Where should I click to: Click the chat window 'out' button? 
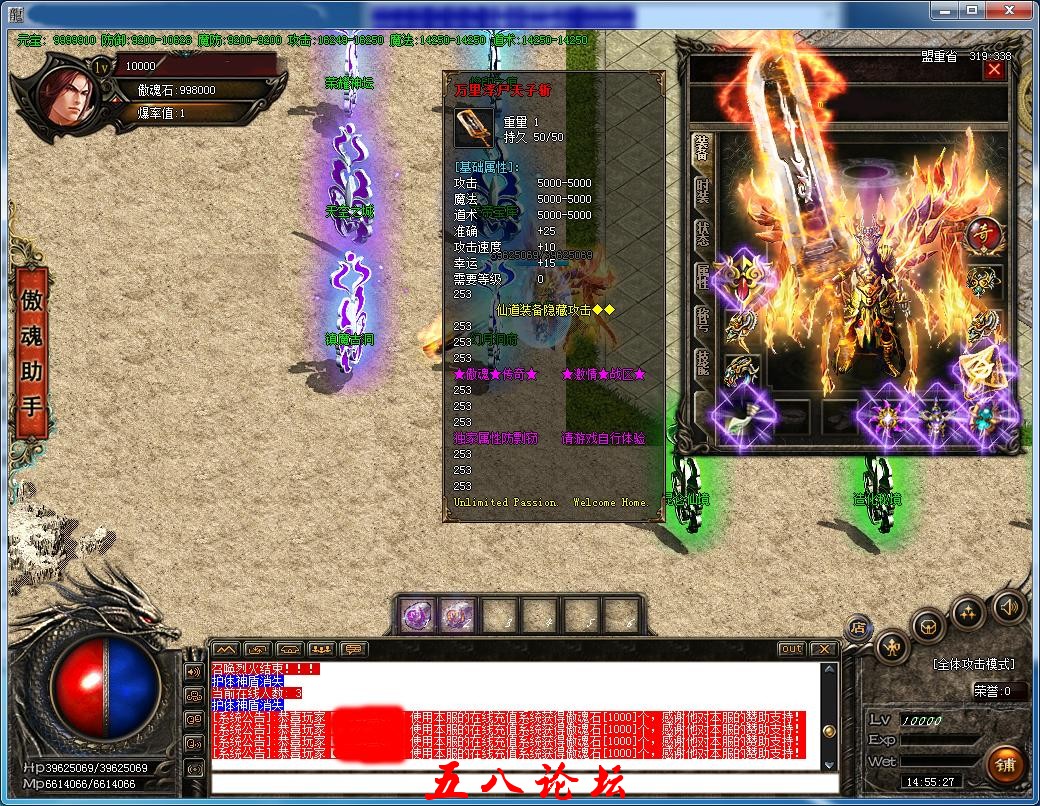point(791,649)
